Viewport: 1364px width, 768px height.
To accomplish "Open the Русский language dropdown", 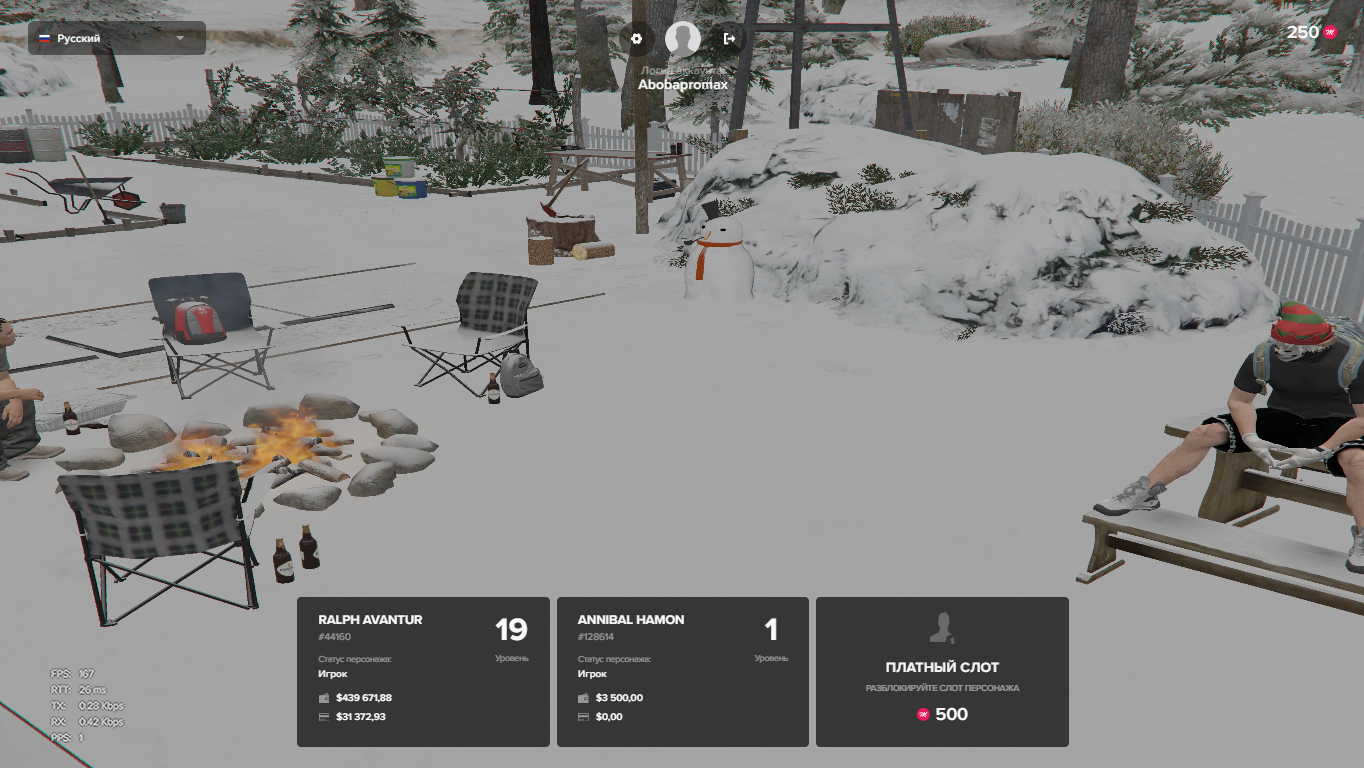I will click(x=116, y=38).
